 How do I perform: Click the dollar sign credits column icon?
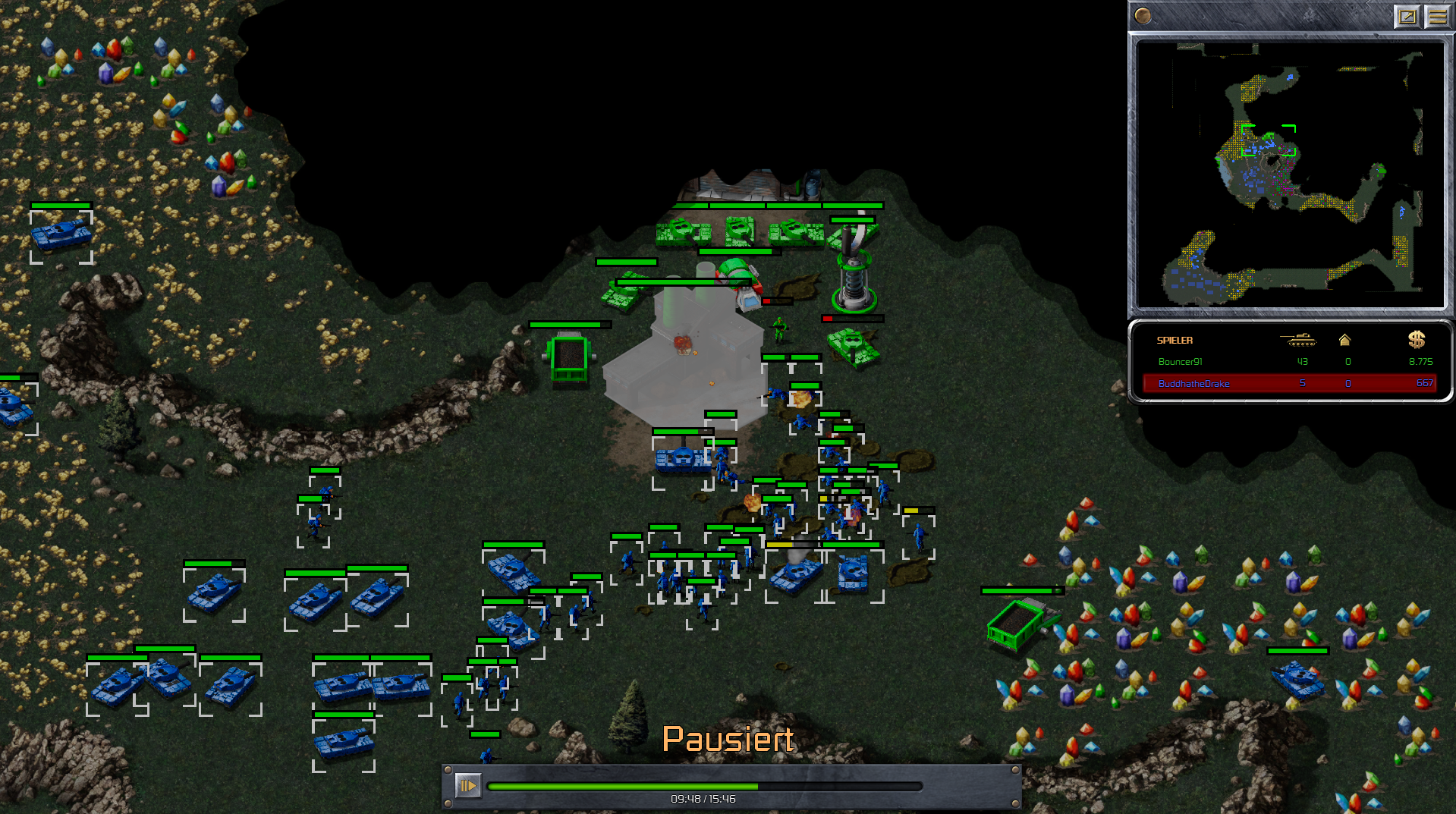click(1416, 340)
